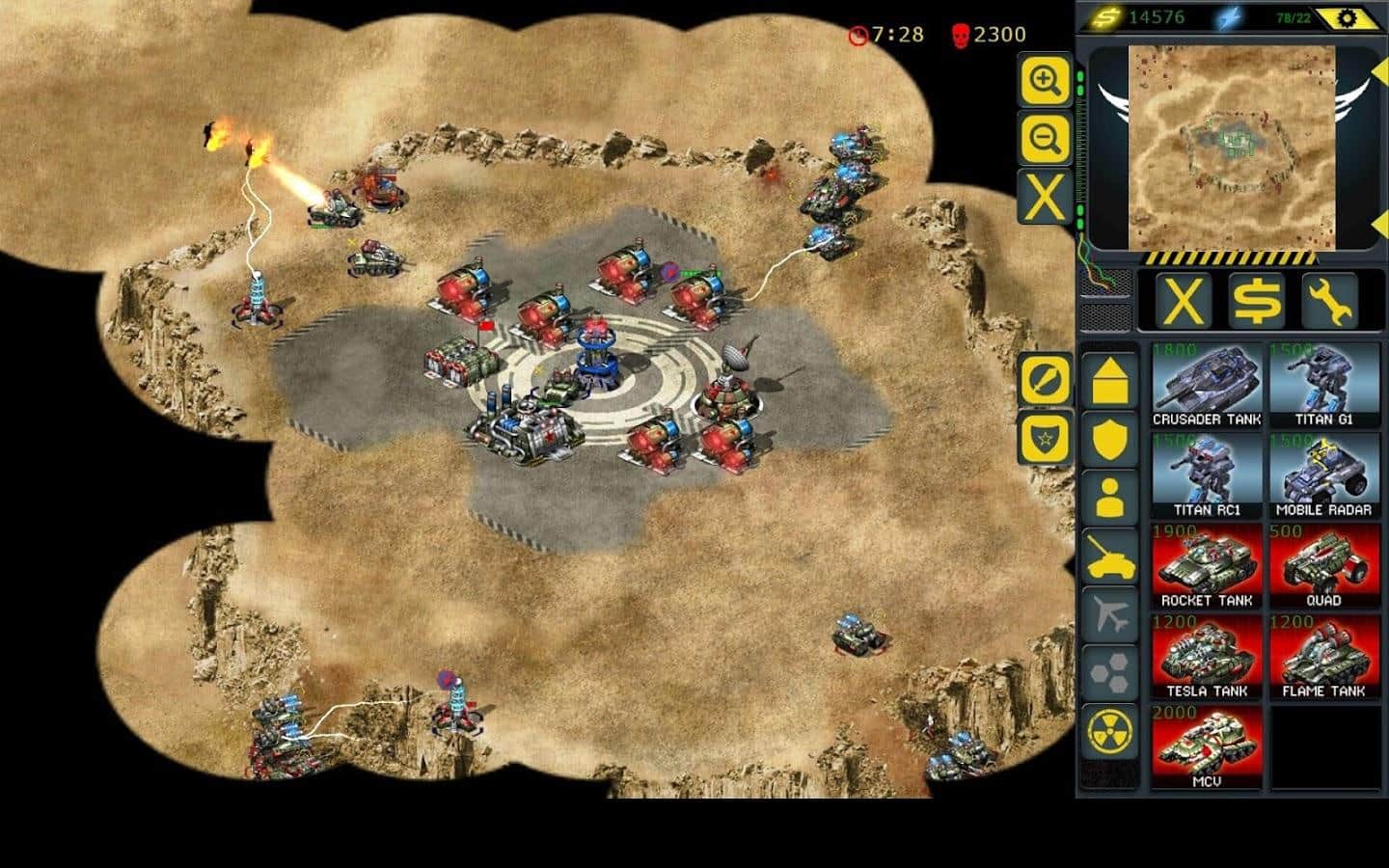Screen dimensions: 1389x868
Task: Switch to the tank vehicles tab
Action: (1110, 557)
